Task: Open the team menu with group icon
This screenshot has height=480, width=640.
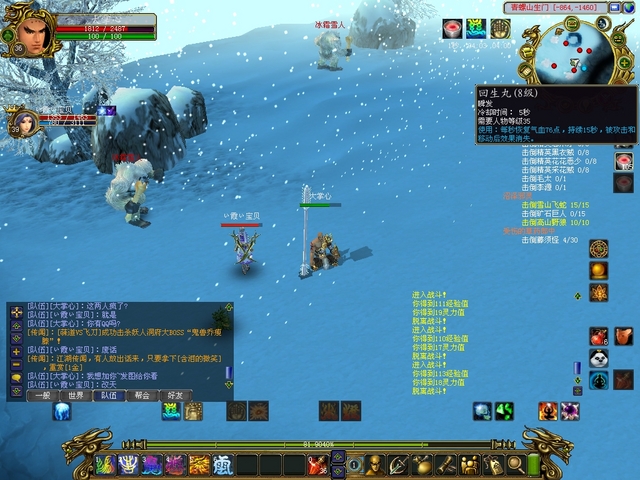Action: click(x=469, y=464)
